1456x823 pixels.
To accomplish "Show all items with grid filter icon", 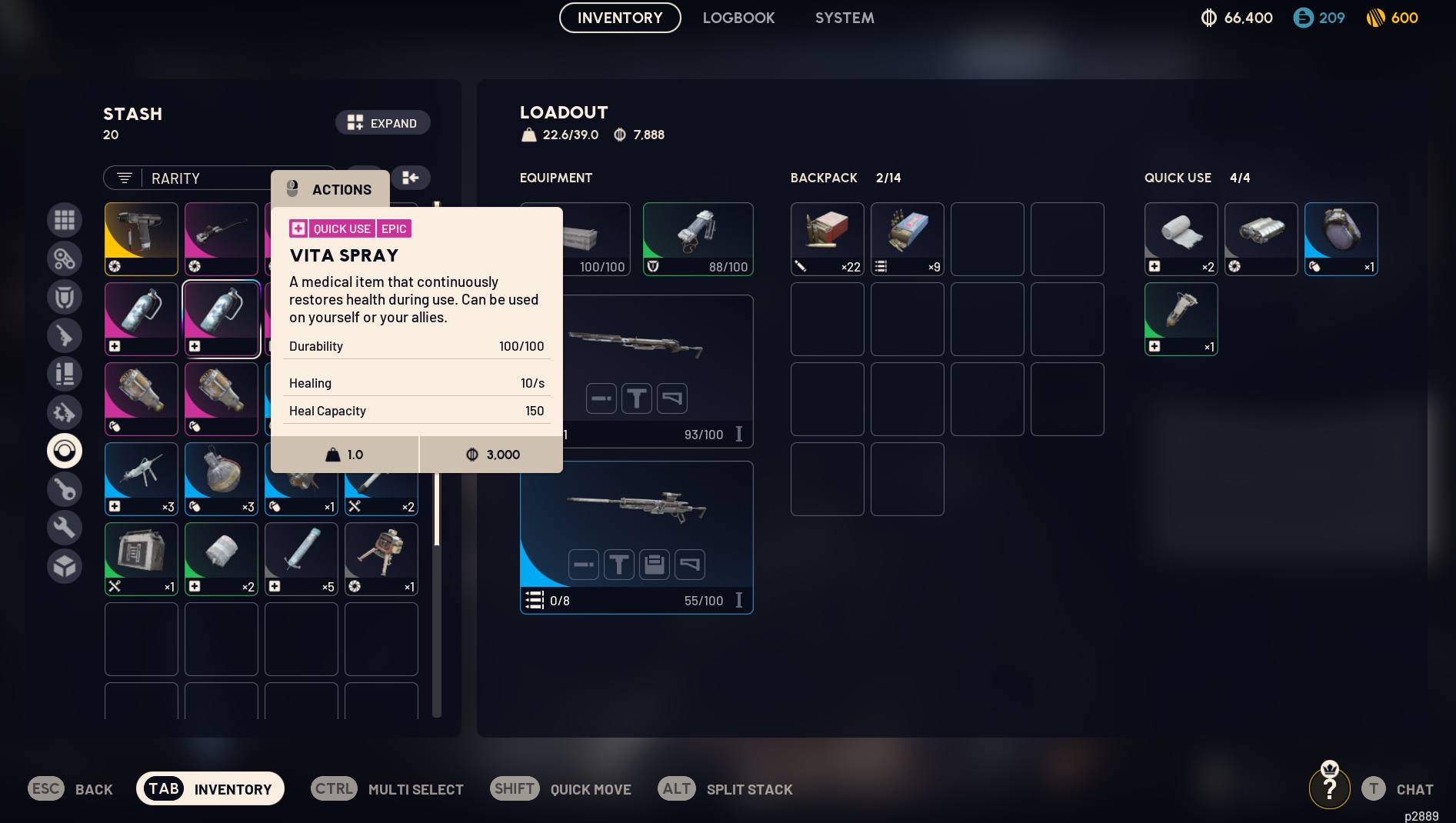I will [65, 220].
